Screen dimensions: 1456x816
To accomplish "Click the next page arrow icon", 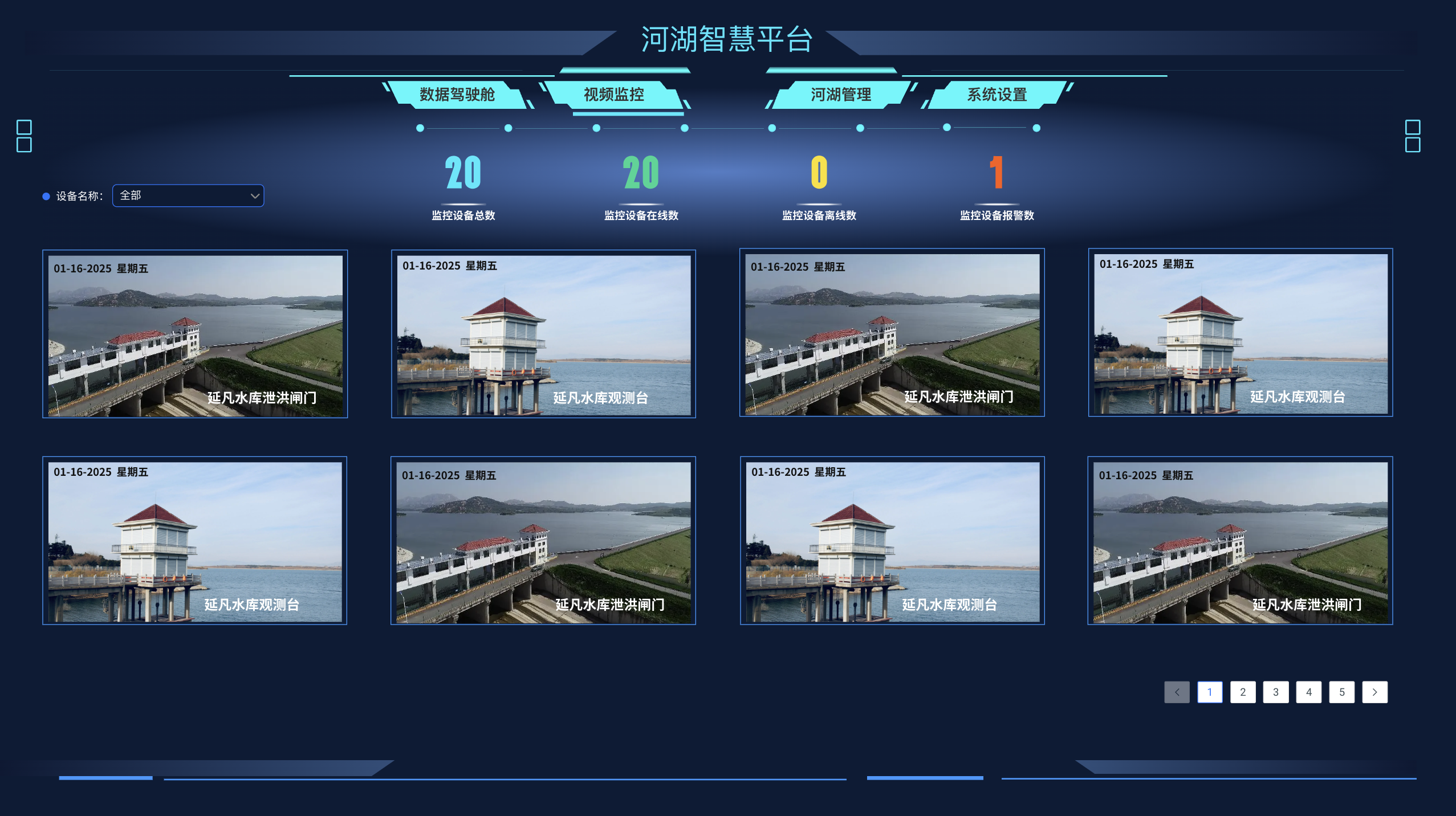I will tap(1375, 692).
